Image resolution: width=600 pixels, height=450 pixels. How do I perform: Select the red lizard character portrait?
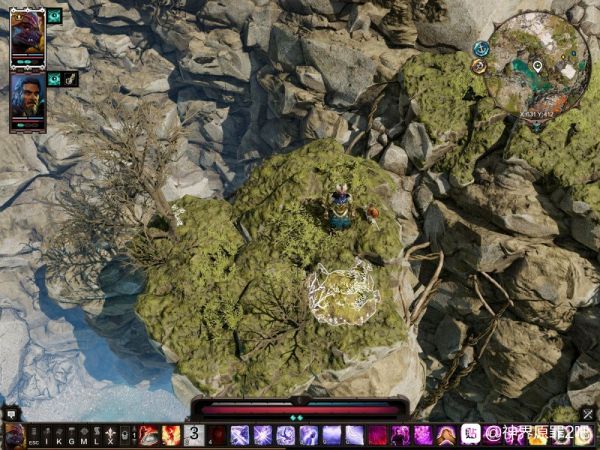click(27, 37)
